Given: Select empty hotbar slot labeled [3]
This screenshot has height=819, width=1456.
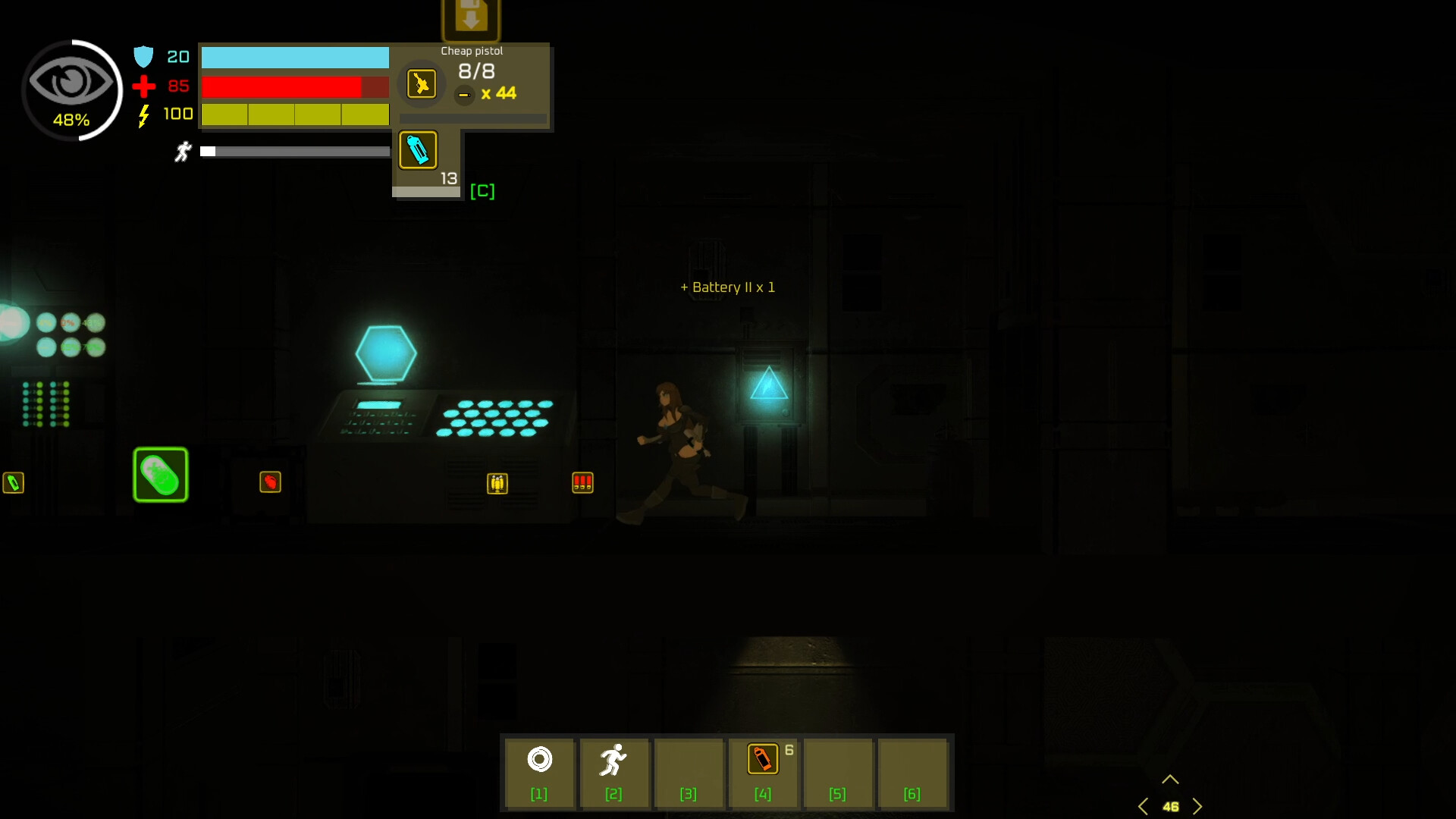Looking at the screenshot, I should [x=689, y=773].
